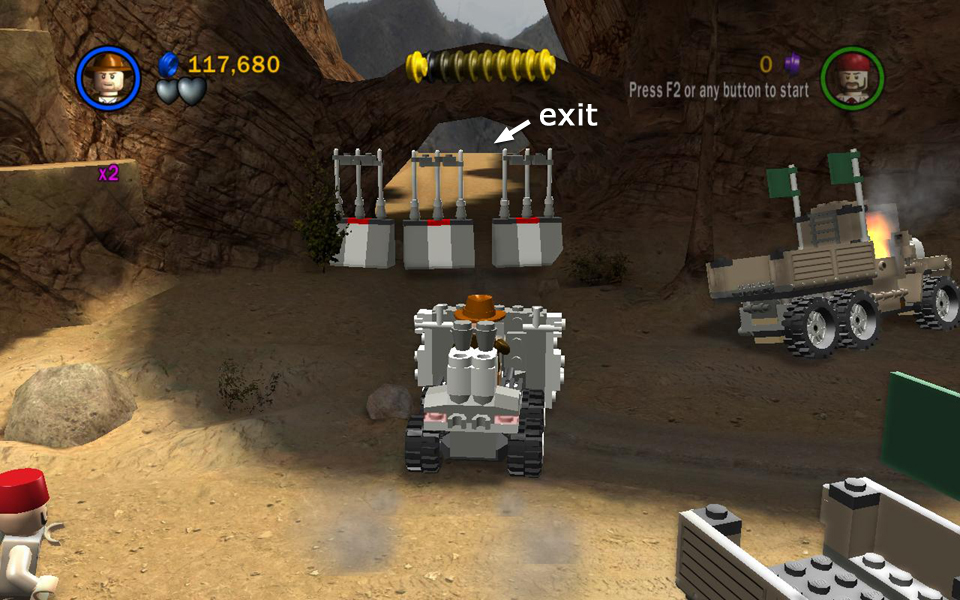Click Indiana Jones's player one portrait

pyautogui.click(x=107, y=77)
